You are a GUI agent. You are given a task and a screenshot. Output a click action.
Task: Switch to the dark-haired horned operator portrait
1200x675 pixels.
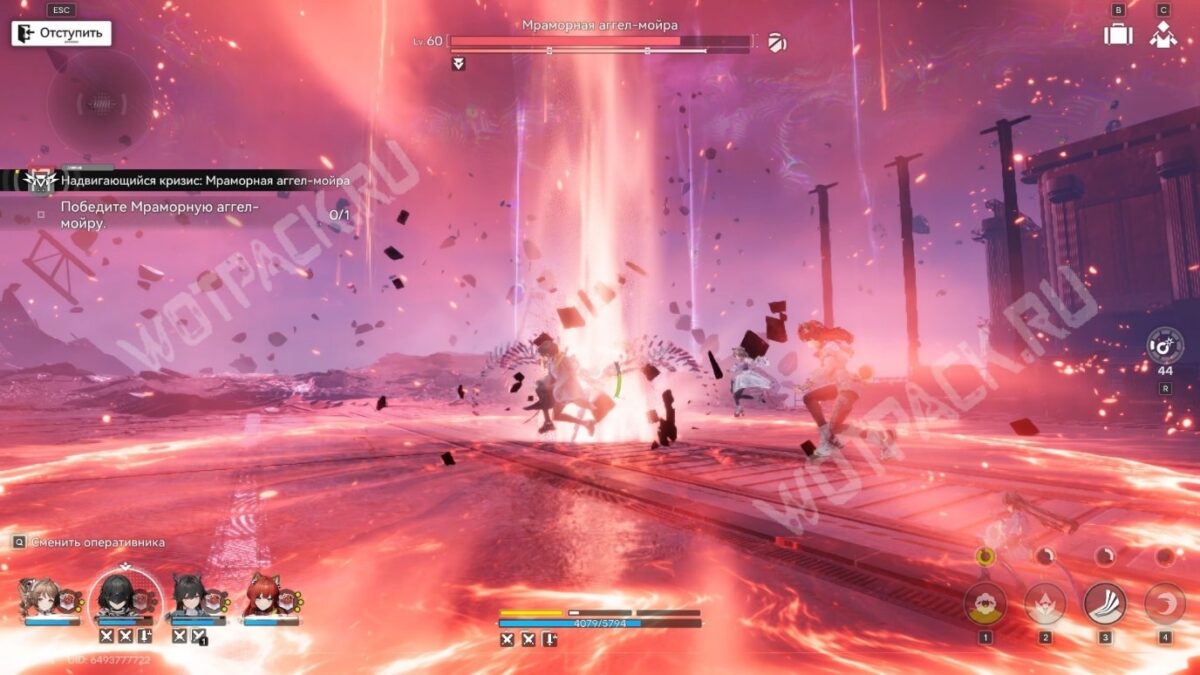192,597
